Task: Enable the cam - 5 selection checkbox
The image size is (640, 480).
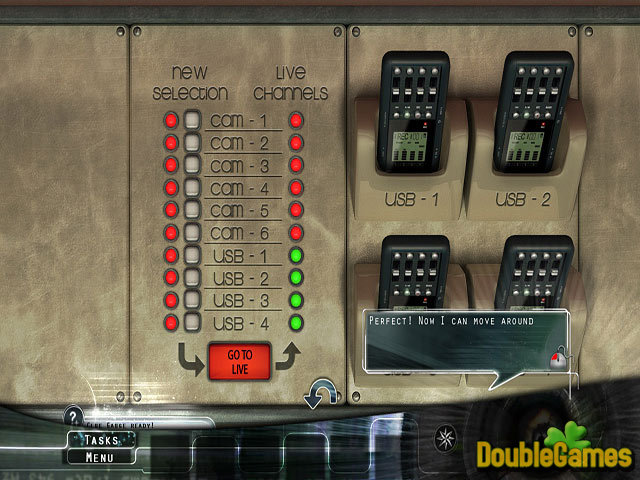Action: pyautogui.click(x=192, y=211)
